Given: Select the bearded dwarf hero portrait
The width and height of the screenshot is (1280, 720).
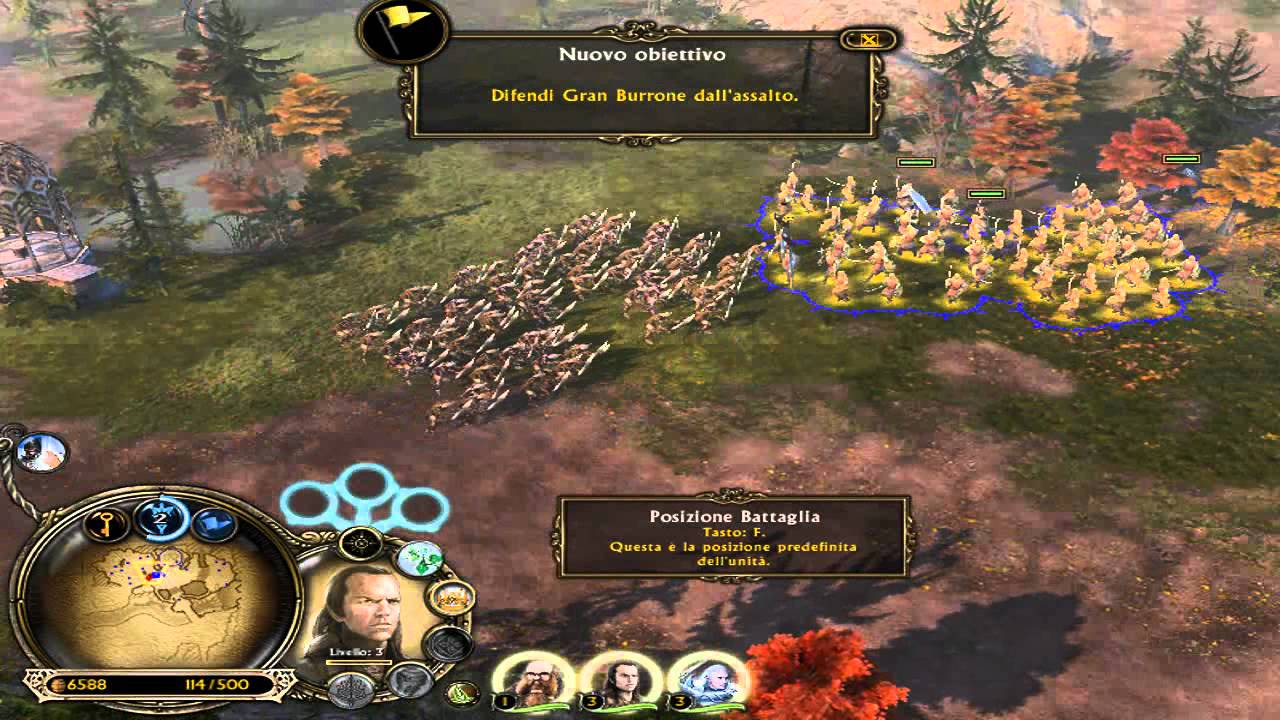Looking at the screenshot, I should click(531, 679).
